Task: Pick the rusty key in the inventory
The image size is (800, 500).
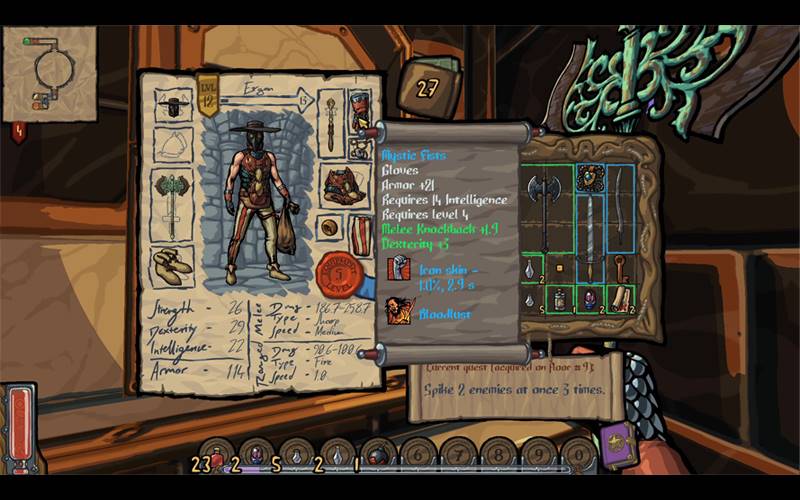Action: (621, 270)
